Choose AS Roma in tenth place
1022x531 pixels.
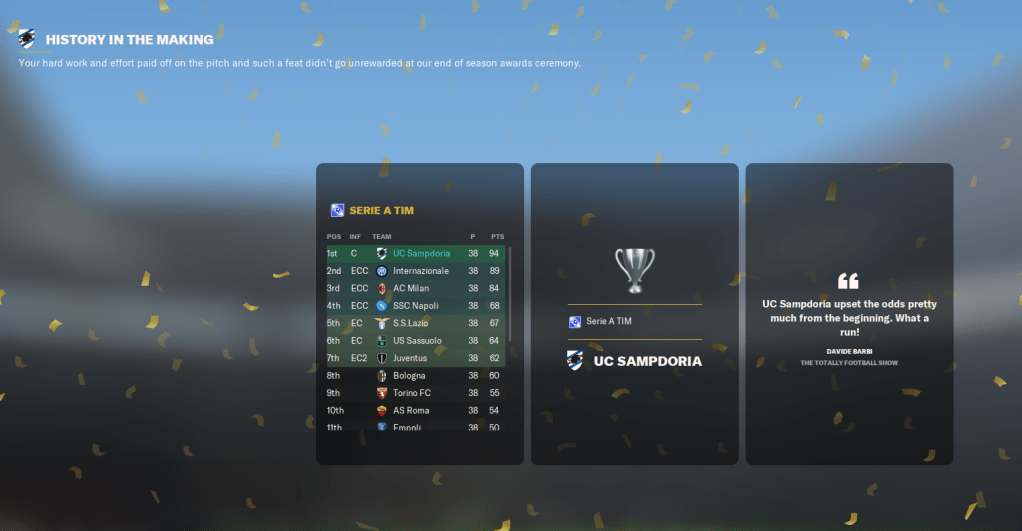click(410, 411)
